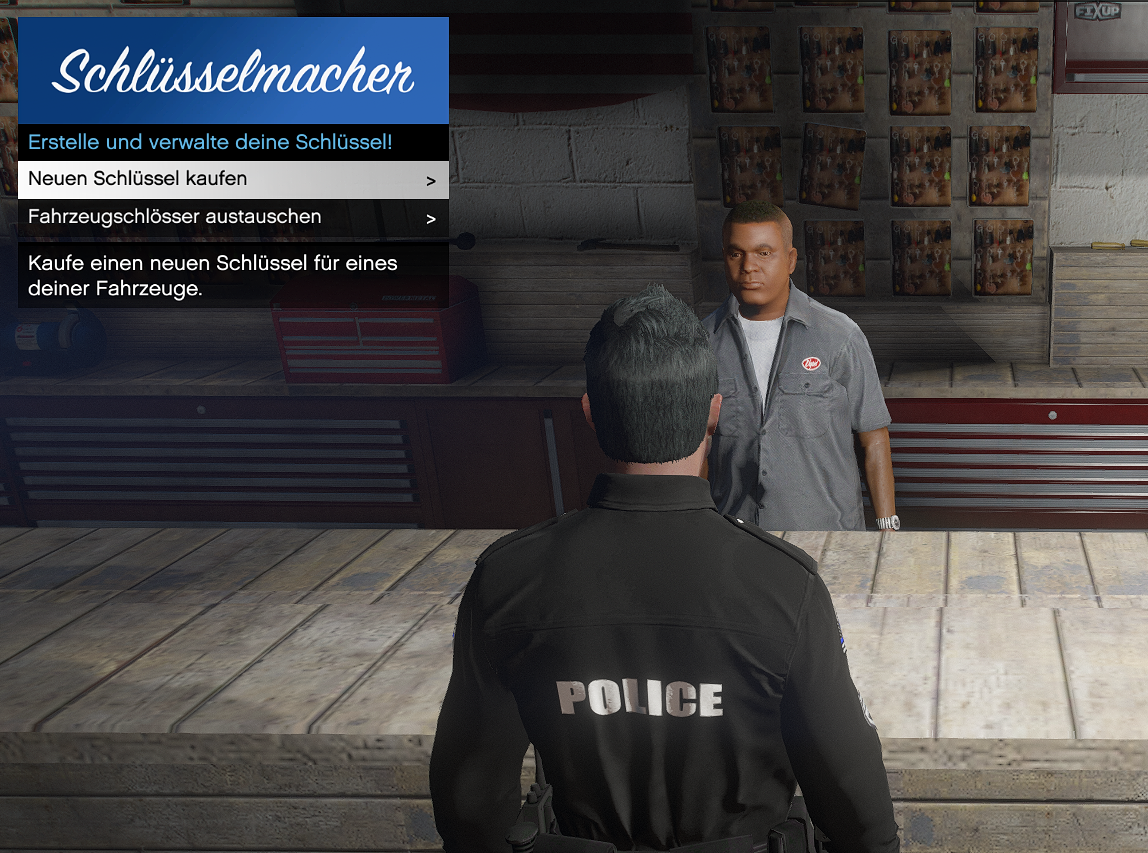Select Neuen Schlüssel kaufen menu entry
Image resolution: width=1148 pixels, height=853 pixels.
coord(233,180)
